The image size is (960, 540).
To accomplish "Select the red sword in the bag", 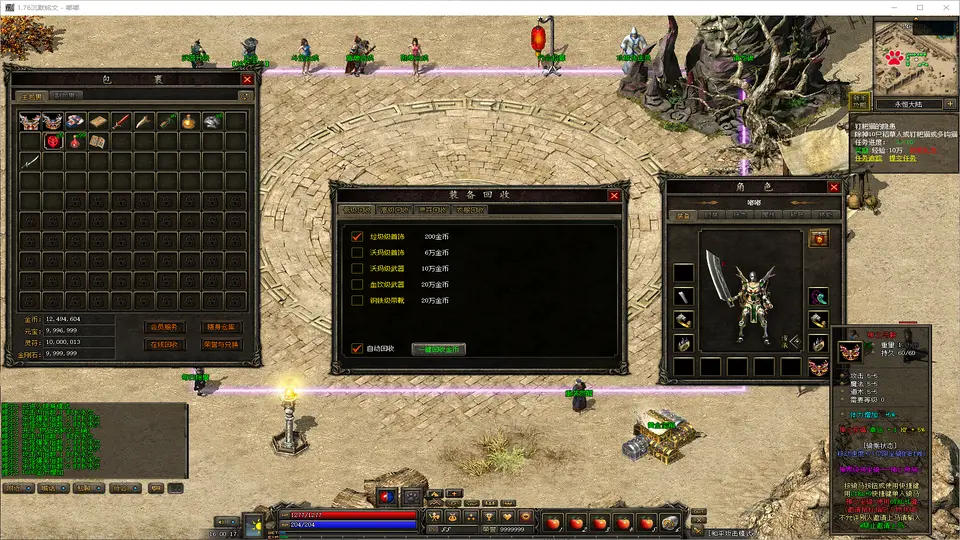I will point(121,121).
